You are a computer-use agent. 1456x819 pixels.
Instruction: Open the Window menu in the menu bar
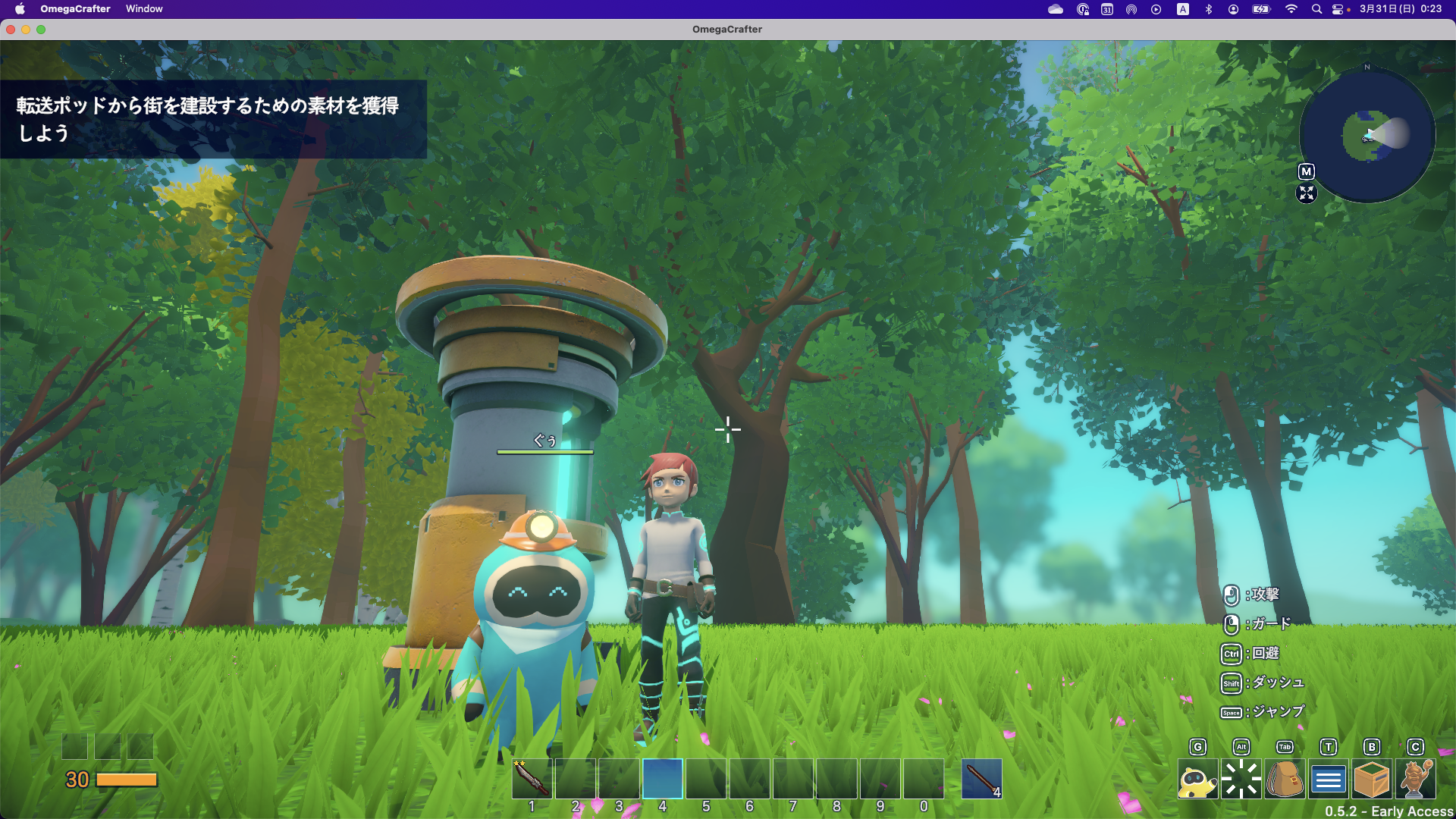tap(144, 9)
